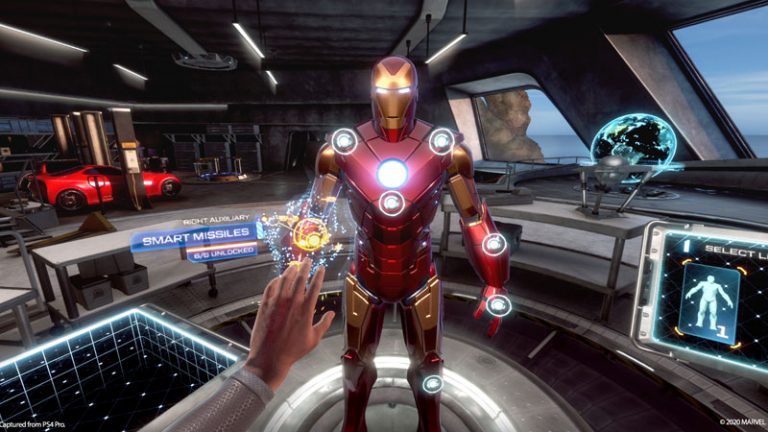Click the highlighted orange auxiliary weapon node

[310, 234]
